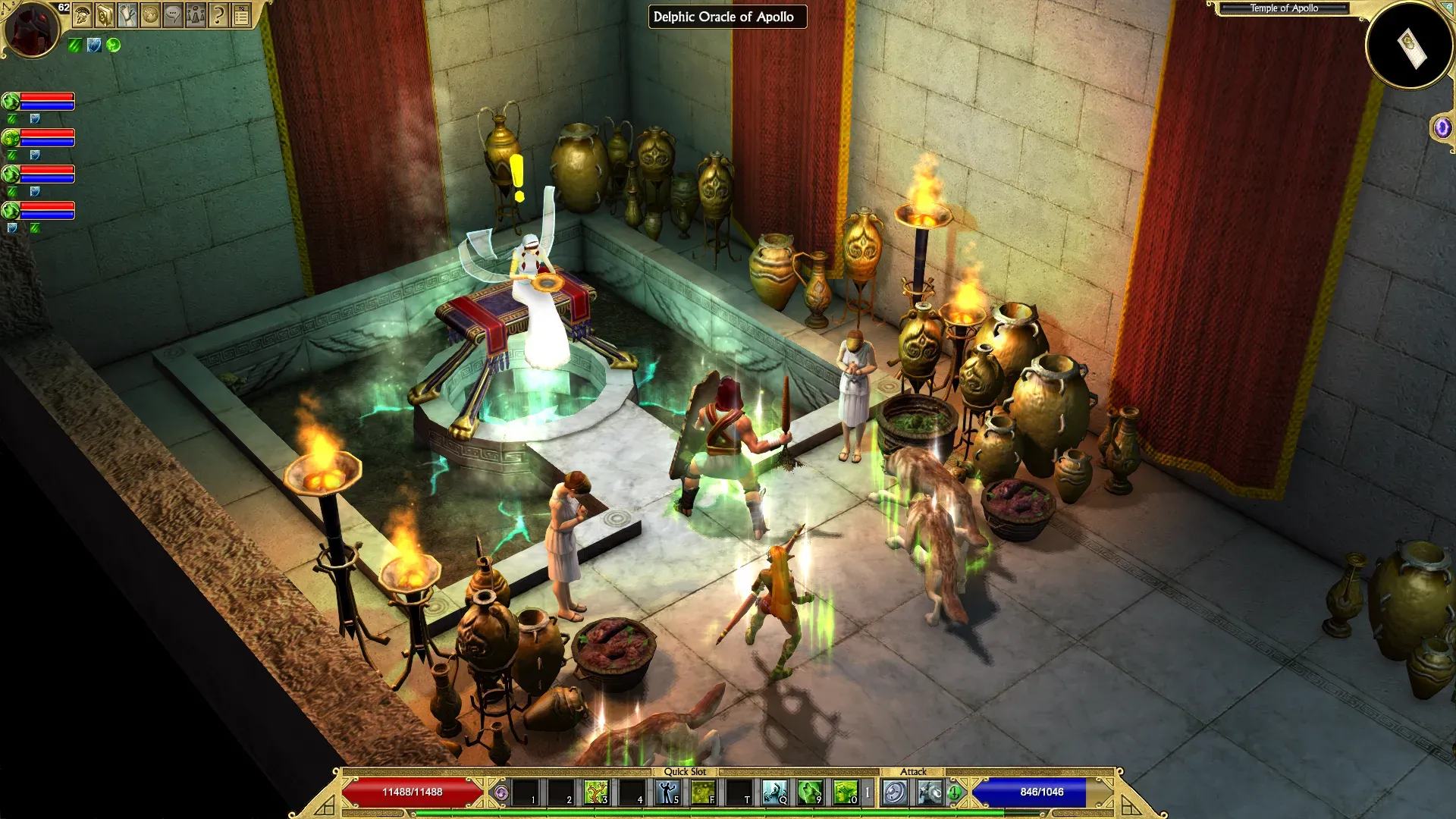Select the round shield attack slot
The width and height of the screenshot is (1456, 819).
coord(895,792)
